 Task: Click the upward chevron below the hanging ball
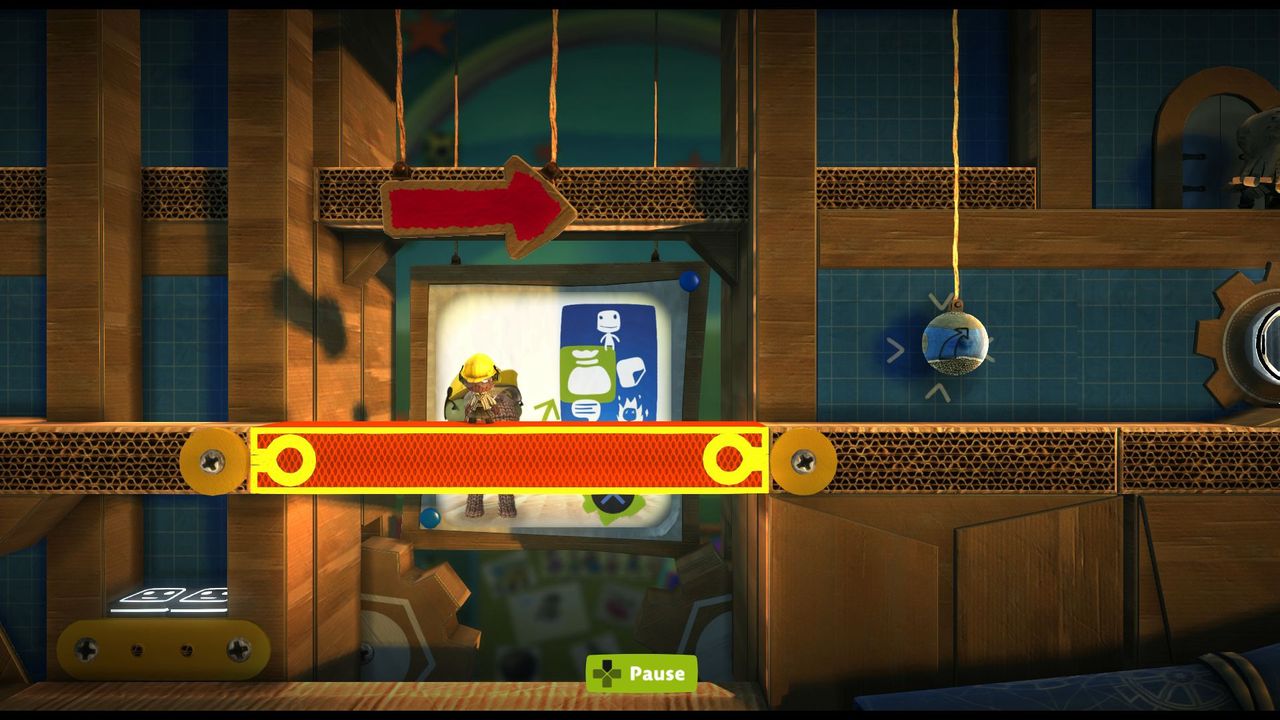(x=939, y=392)
